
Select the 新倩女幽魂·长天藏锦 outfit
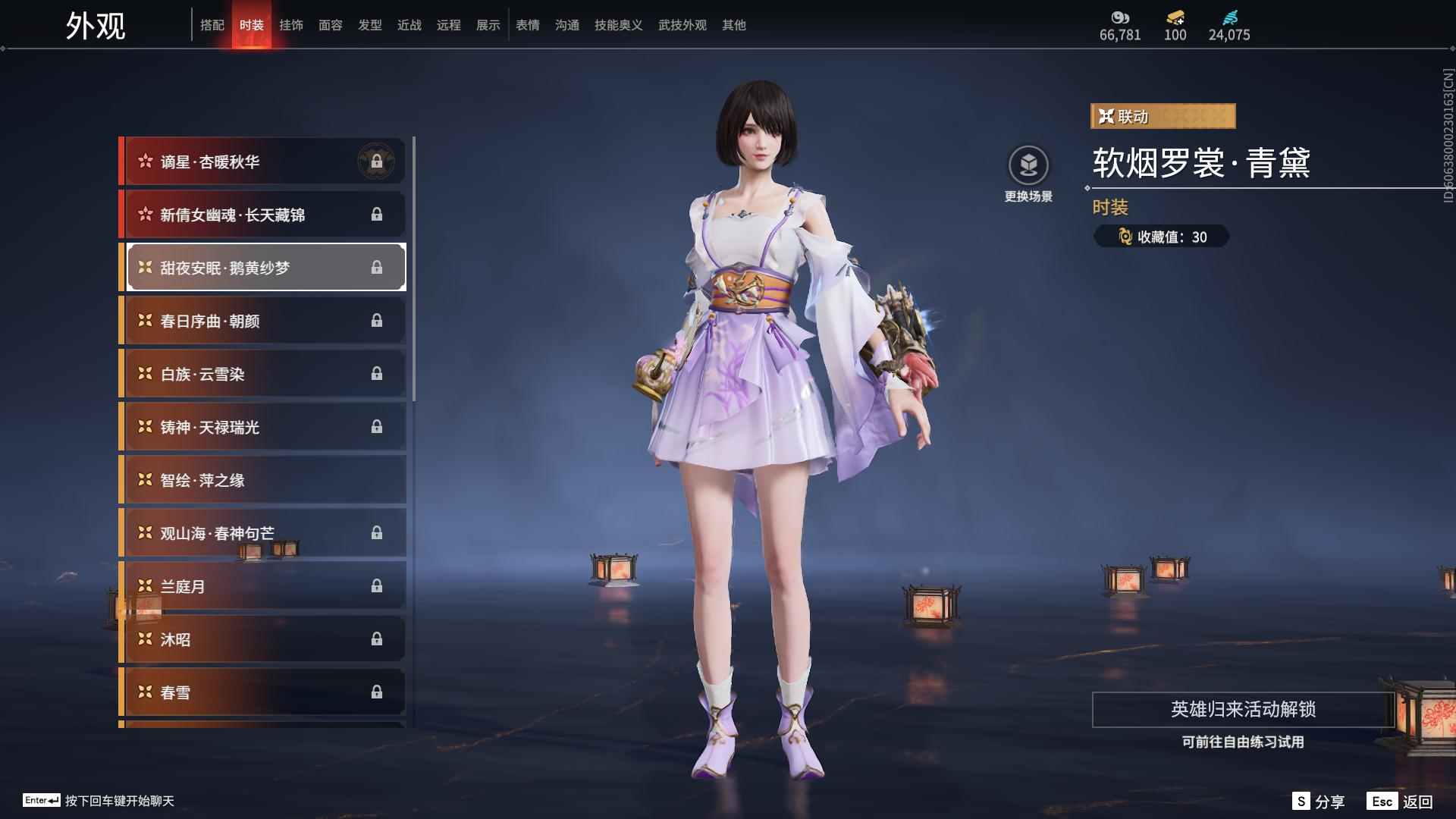262,215
